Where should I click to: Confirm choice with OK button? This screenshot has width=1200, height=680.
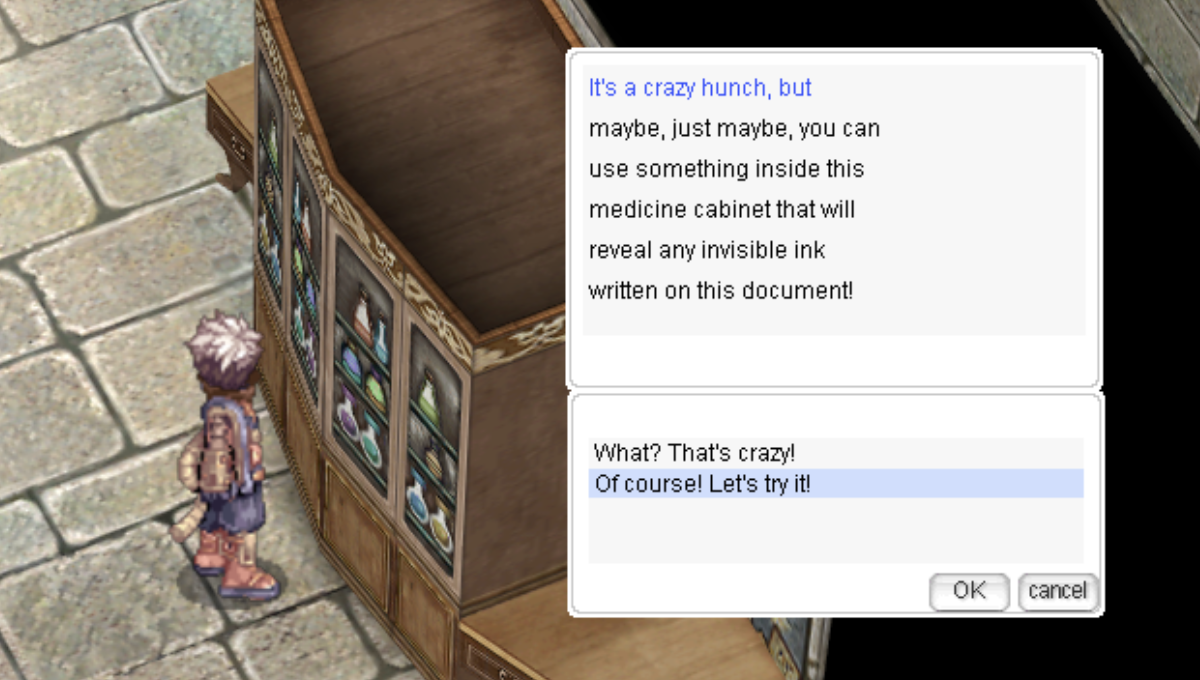[968, 591]
